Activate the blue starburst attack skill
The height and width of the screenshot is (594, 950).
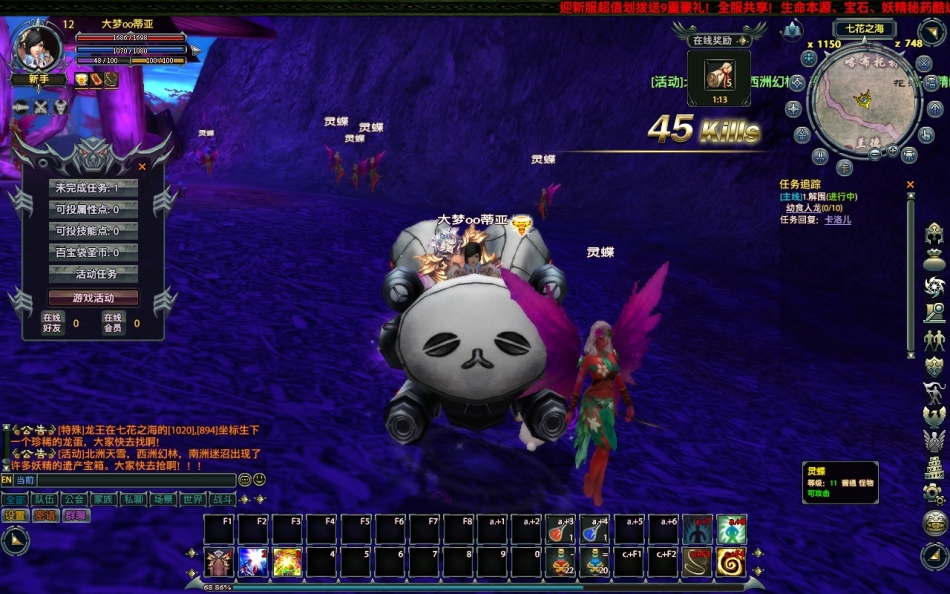(x=253, y=563)
